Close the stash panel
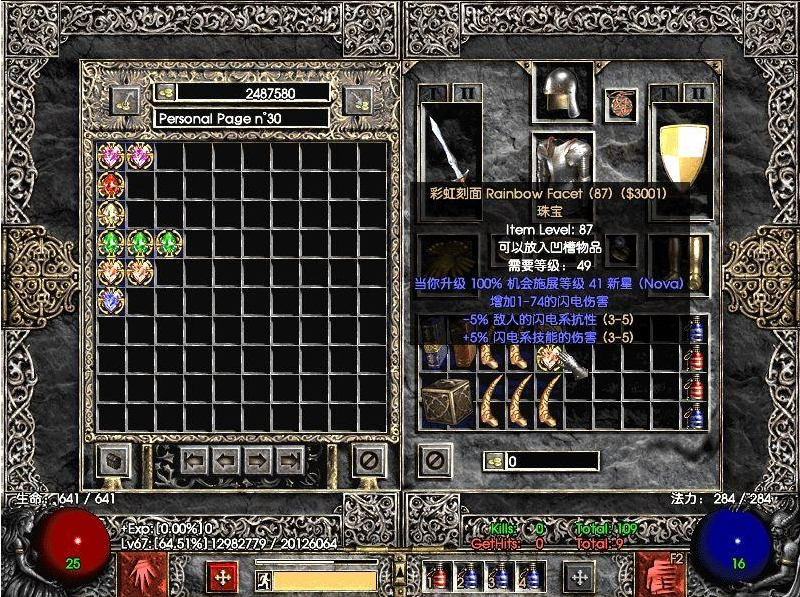This screenshot has width=800, height=597. click(x=369, y=461)
